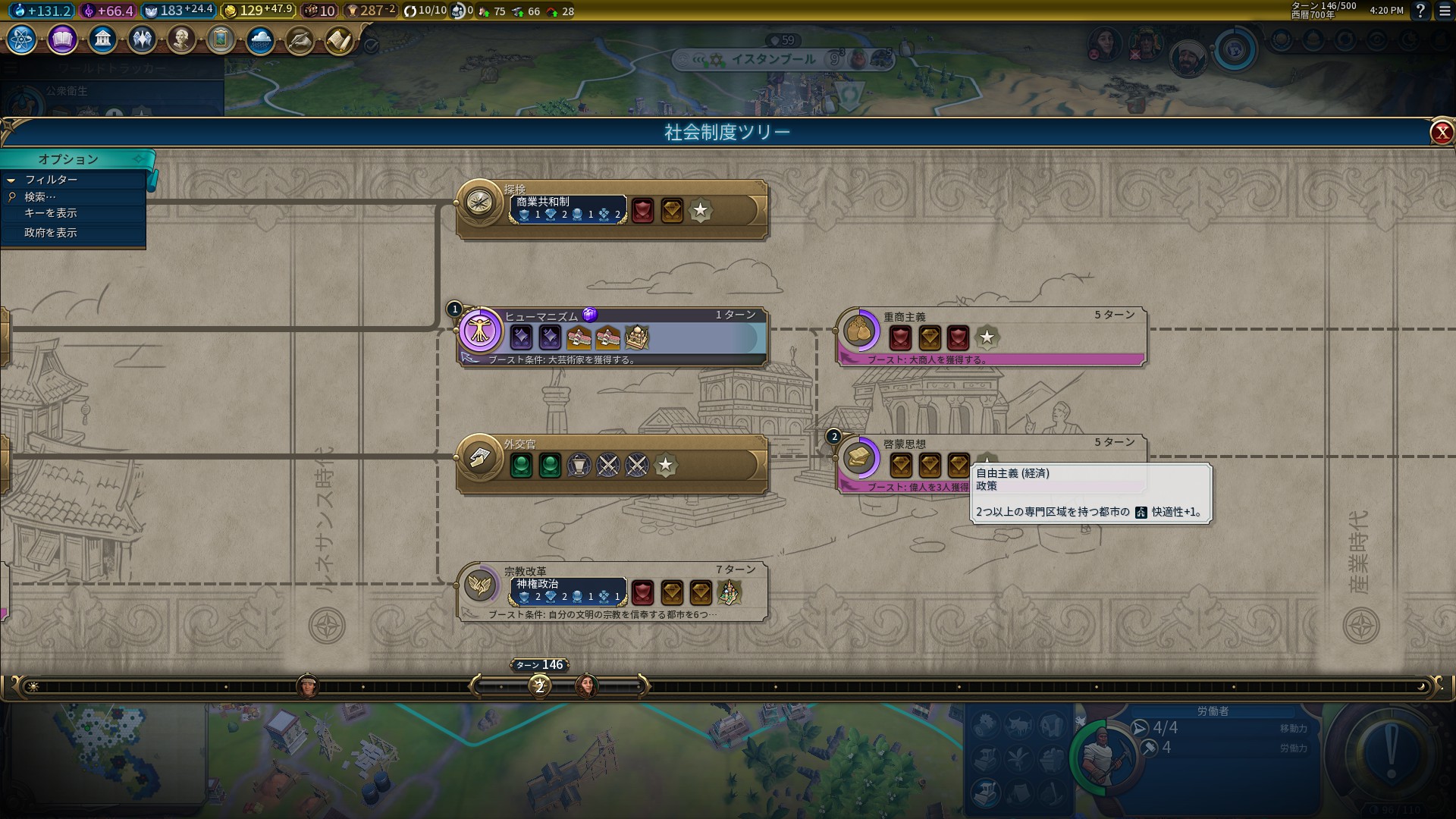Select the Enlightenment civic node
Viewport: 1456px width, 819px height.
coord(860,458)
